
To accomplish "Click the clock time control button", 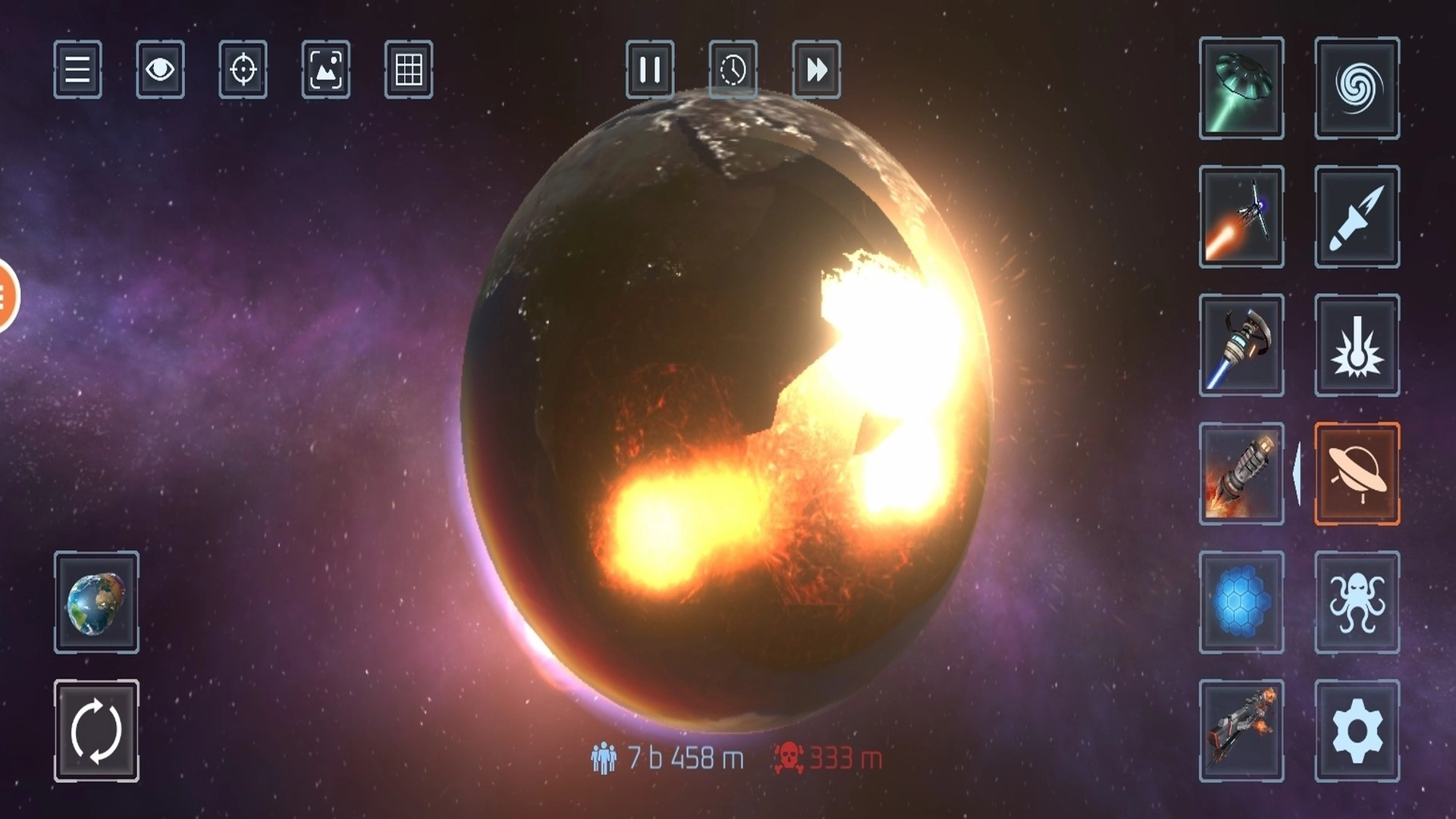I will (x=733, y=70).
